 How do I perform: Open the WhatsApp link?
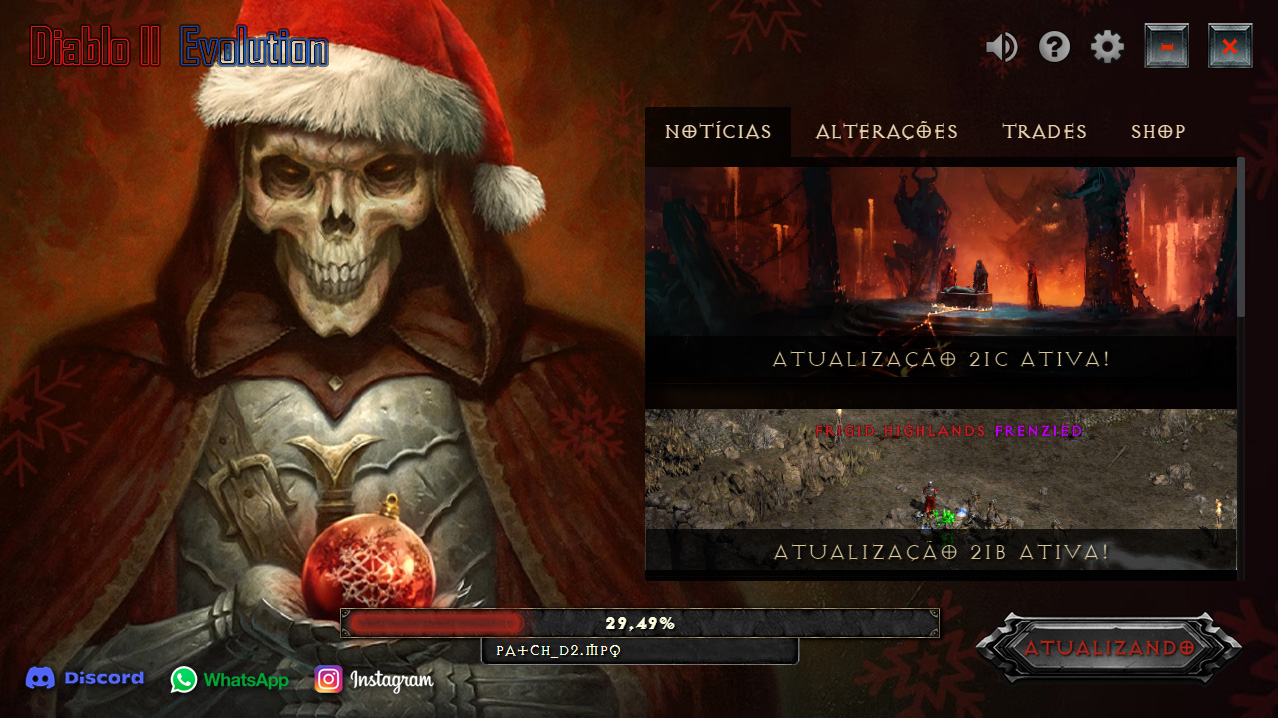point(229,680)
